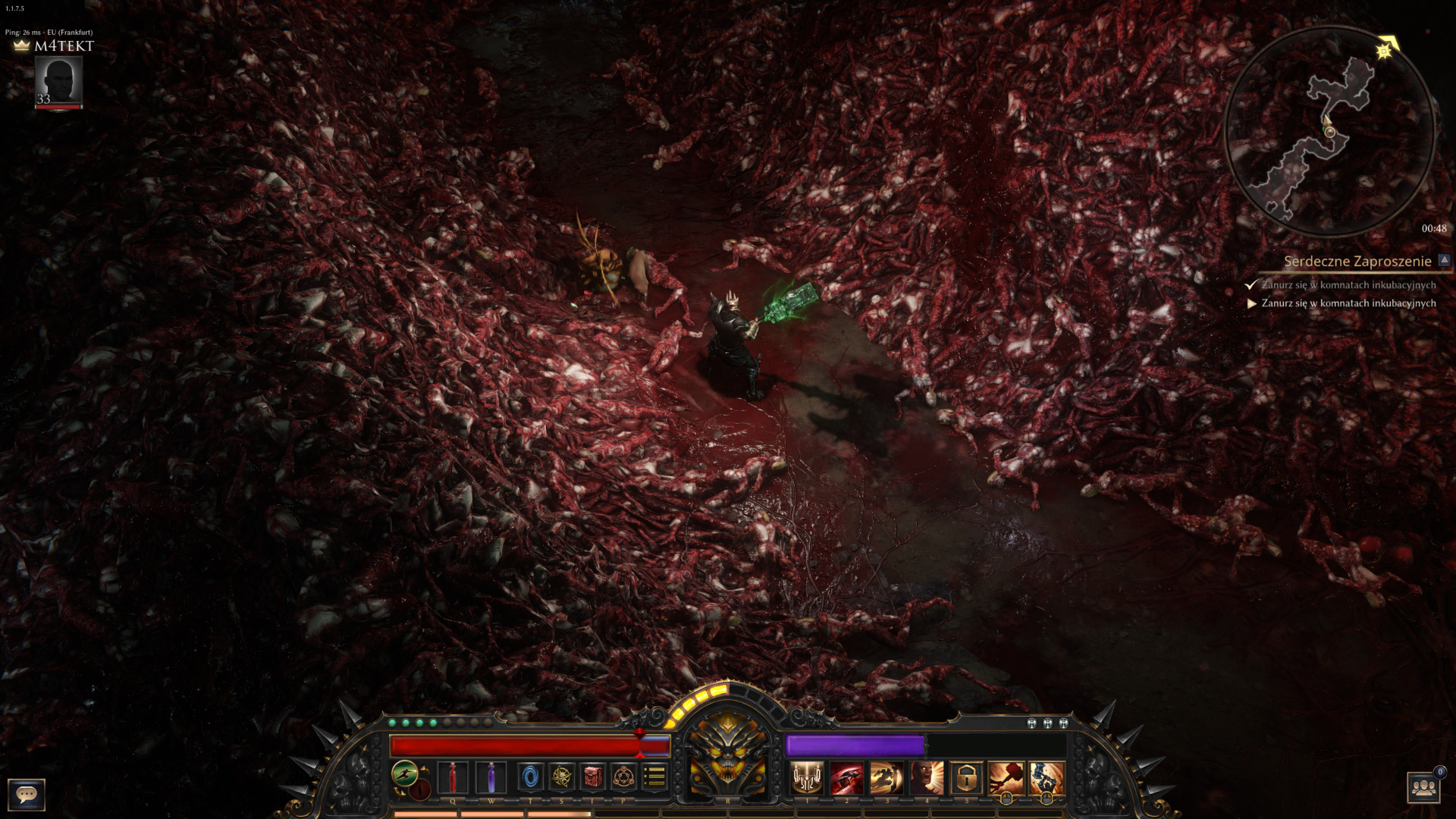Viewport: 1456px width, 819px height.
Task: Open the red chest inventory icon
Action: (593, 777)
